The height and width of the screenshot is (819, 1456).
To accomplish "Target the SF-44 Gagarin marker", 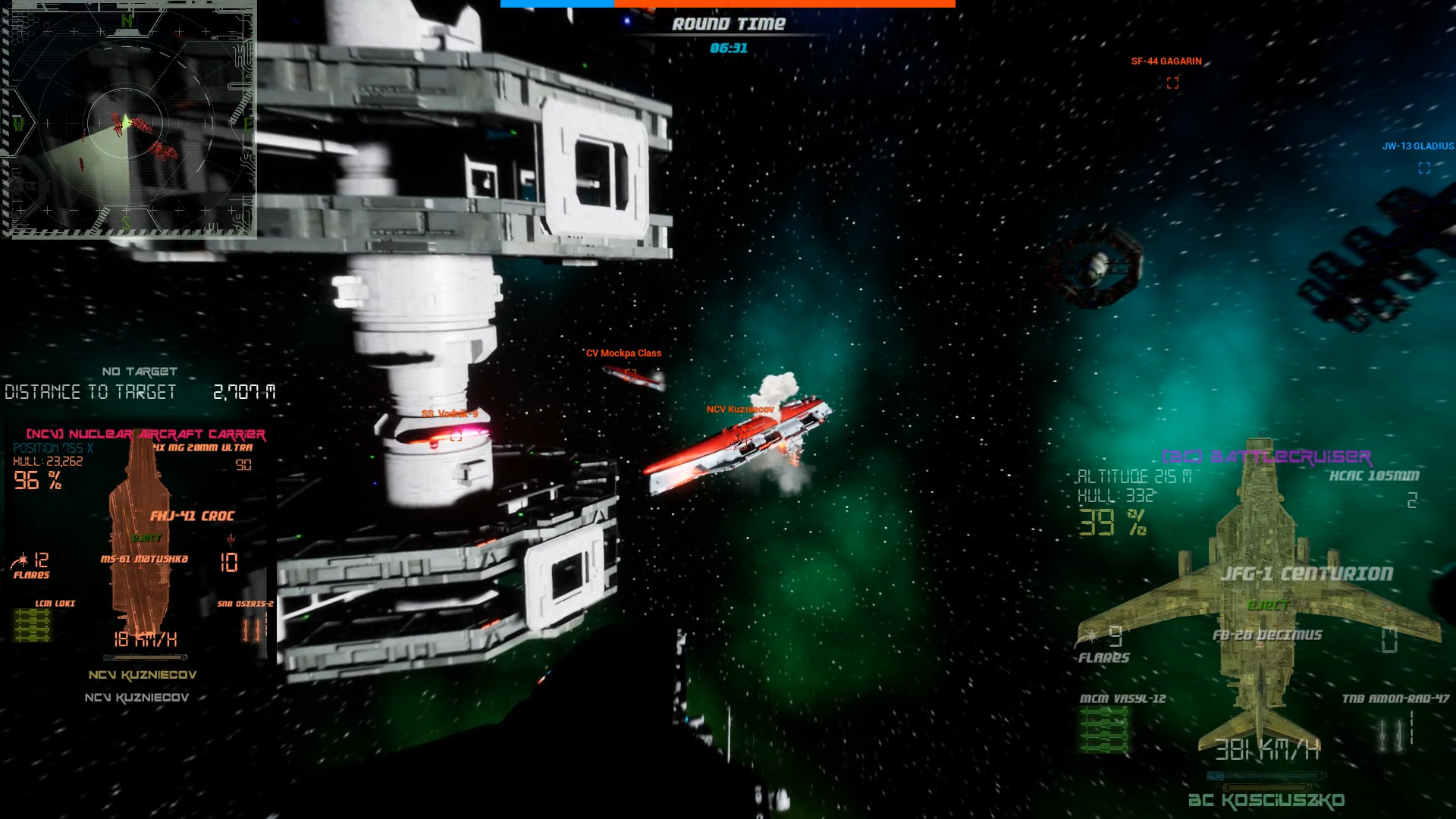I will point(1172,83).
